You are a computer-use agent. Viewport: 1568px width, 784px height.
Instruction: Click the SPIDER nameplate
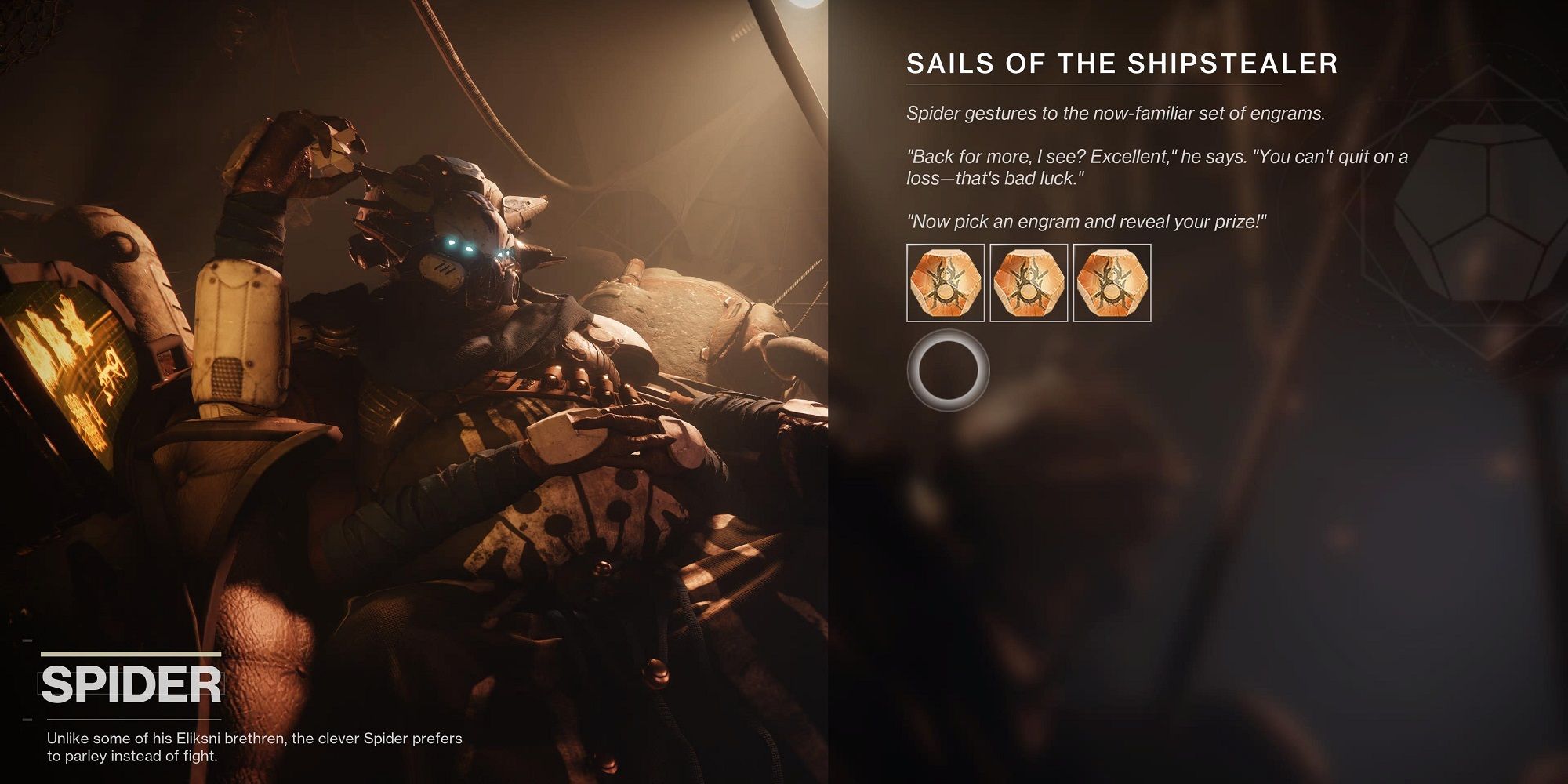[129, 682]
